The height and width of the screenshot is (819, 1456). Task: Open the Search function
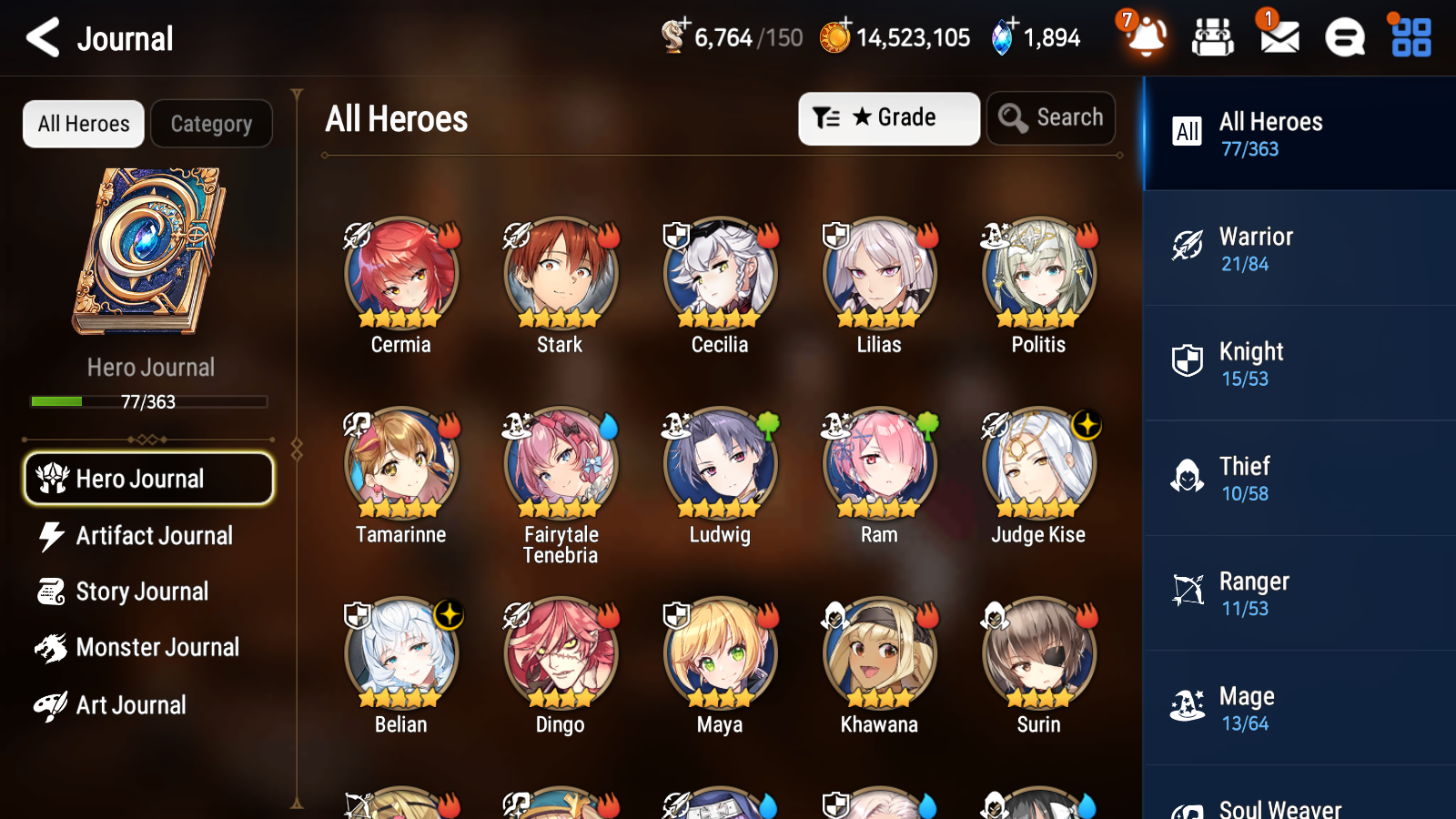coord(1051,117)
